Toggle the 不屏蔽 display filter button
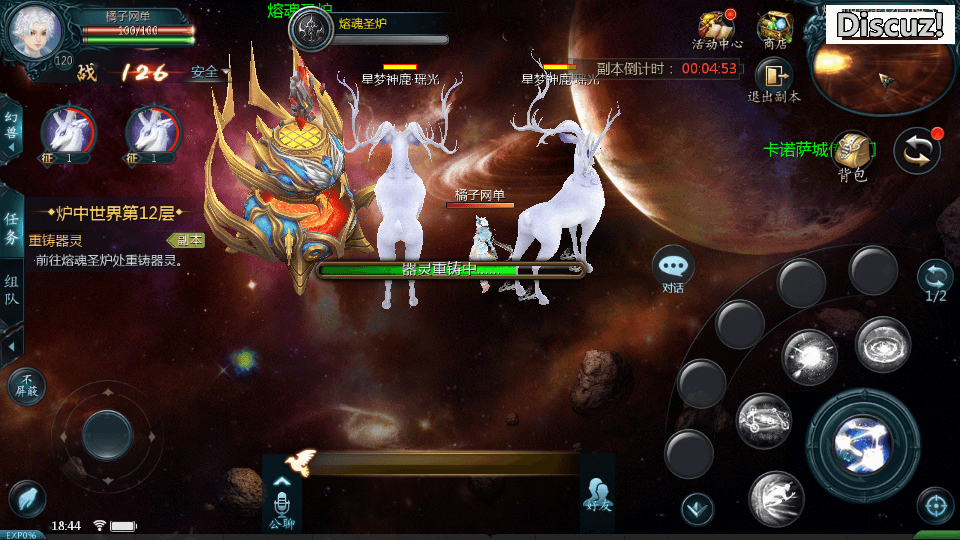Viewport: 960px width, 540px height. [x=27, y=387]
